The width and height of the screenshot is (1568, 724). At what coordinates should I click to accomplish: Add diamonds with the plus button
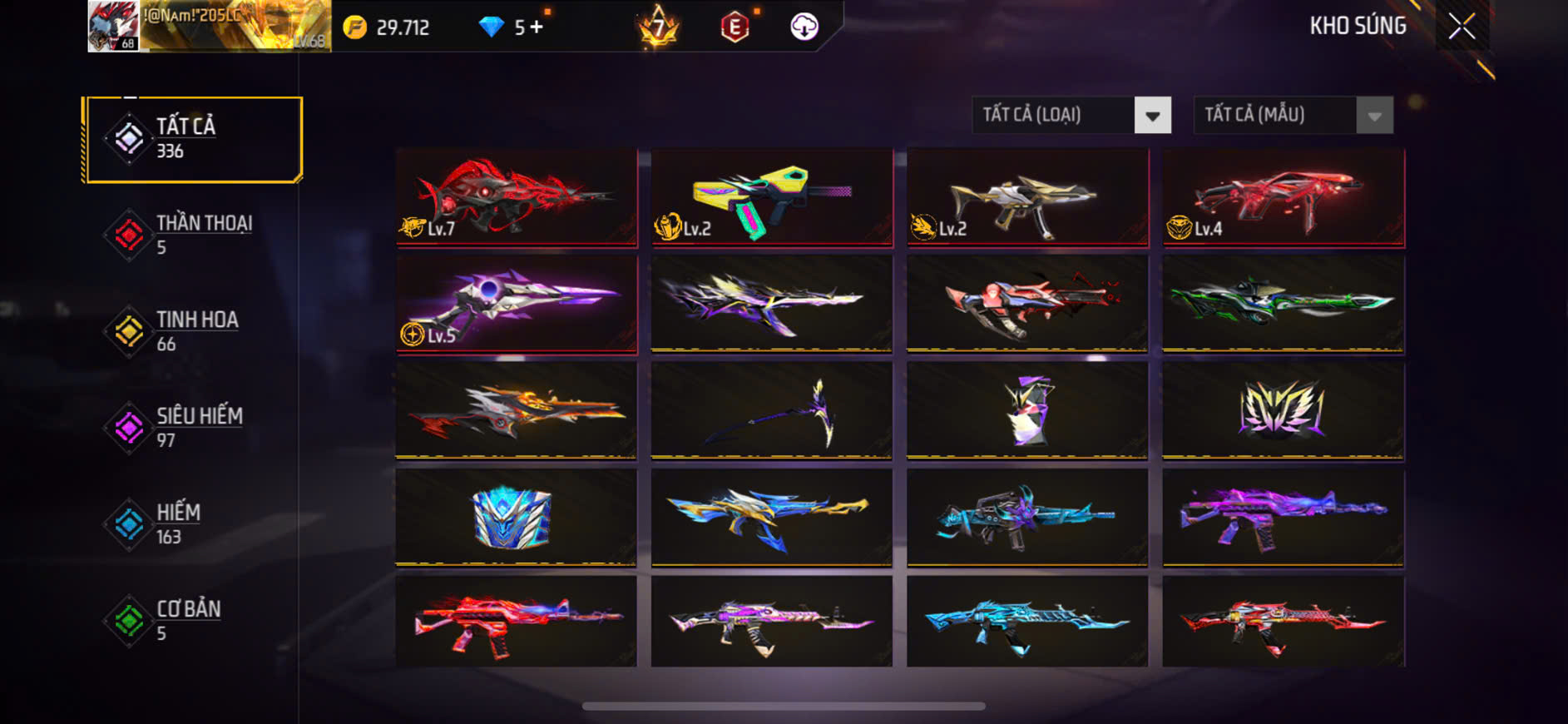point(537,27)
